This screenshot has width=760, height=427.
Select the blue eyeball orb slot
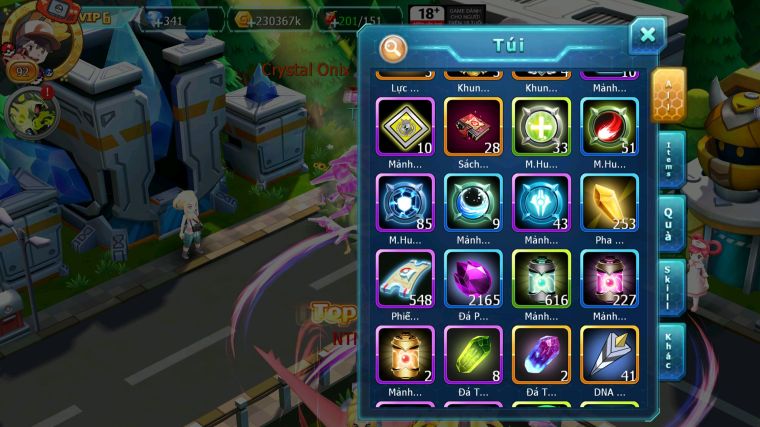473,203
